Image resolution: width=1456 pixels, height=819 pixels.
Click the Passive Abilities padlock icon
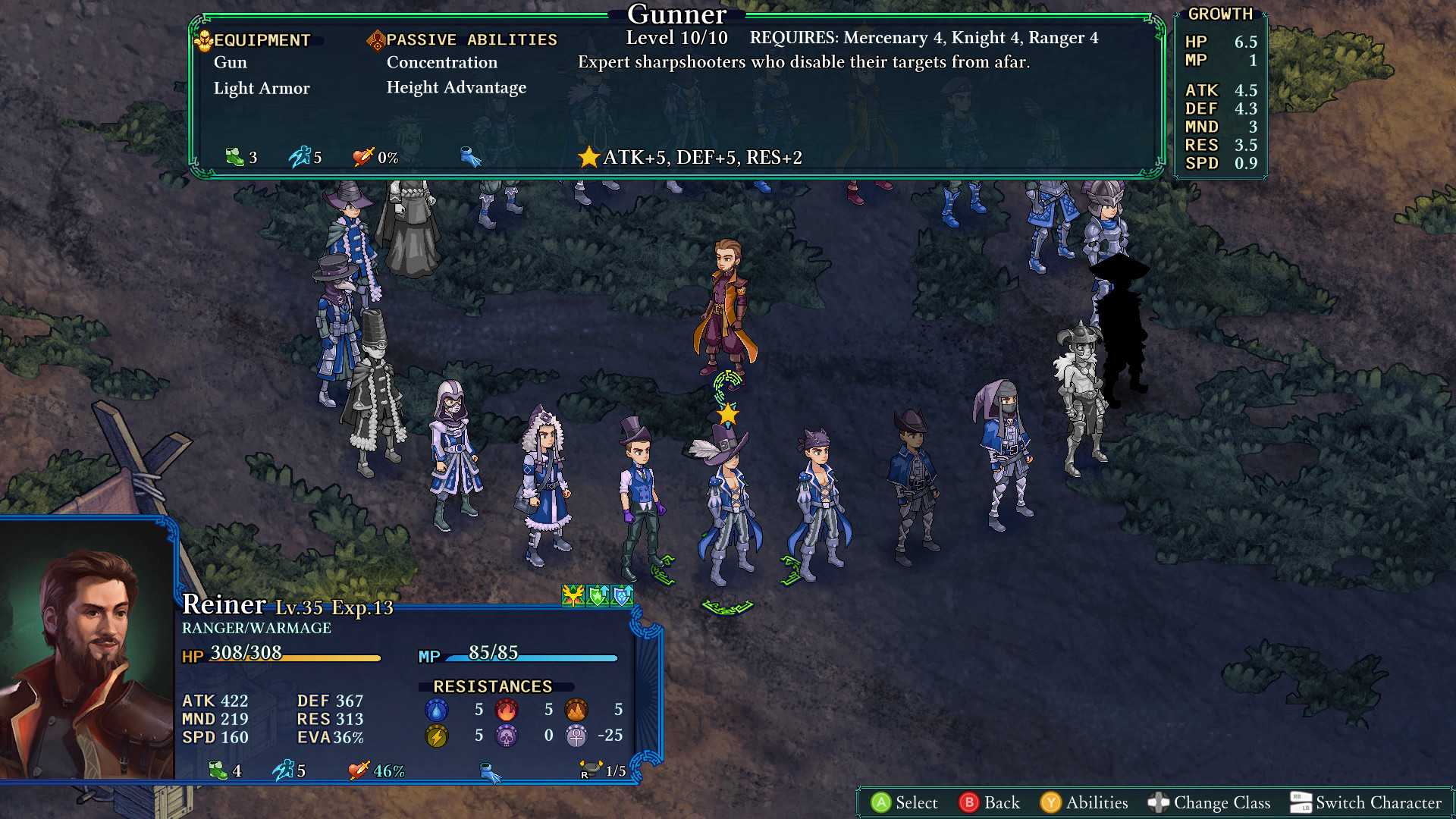coord(375,39)
